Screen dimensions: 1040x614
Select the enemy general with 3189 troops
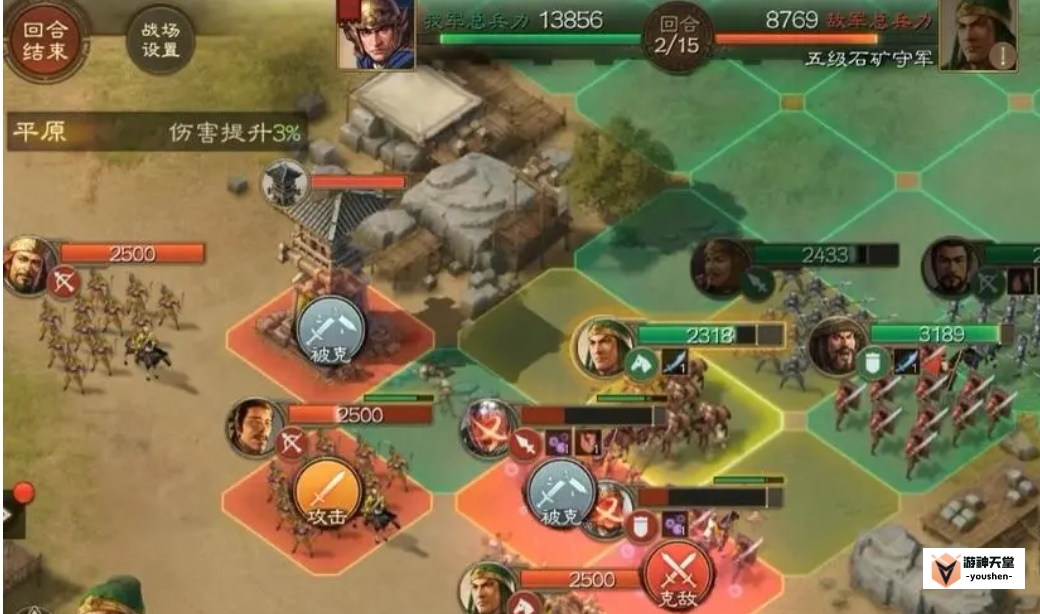(x=836, y=345)
